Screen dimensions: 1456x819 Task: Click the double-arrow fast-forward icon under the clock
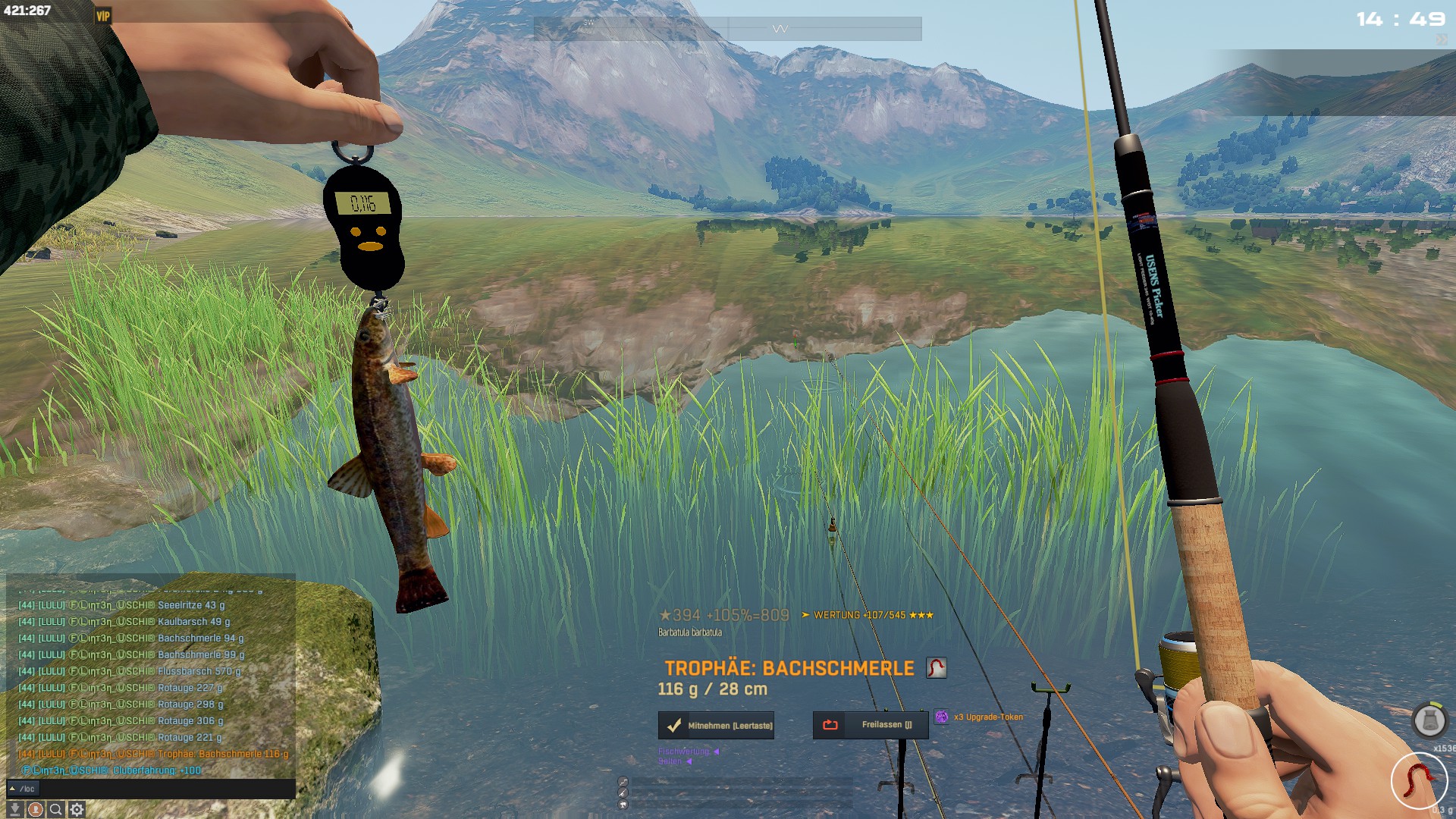point(1441,39)
